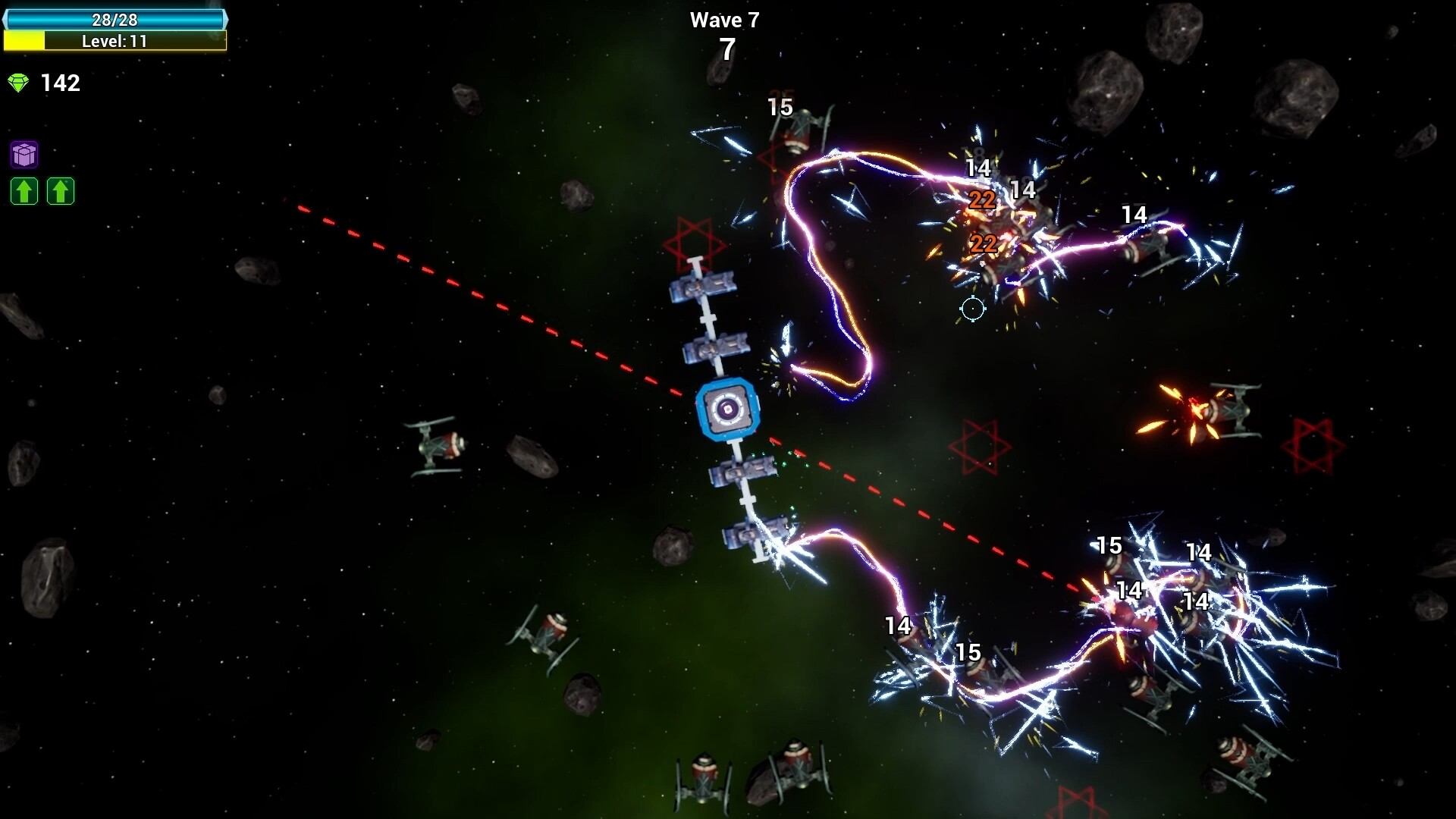1456x819 pixels.
Task: Click the gem count reading 142
Action: [x=62, y=83]
